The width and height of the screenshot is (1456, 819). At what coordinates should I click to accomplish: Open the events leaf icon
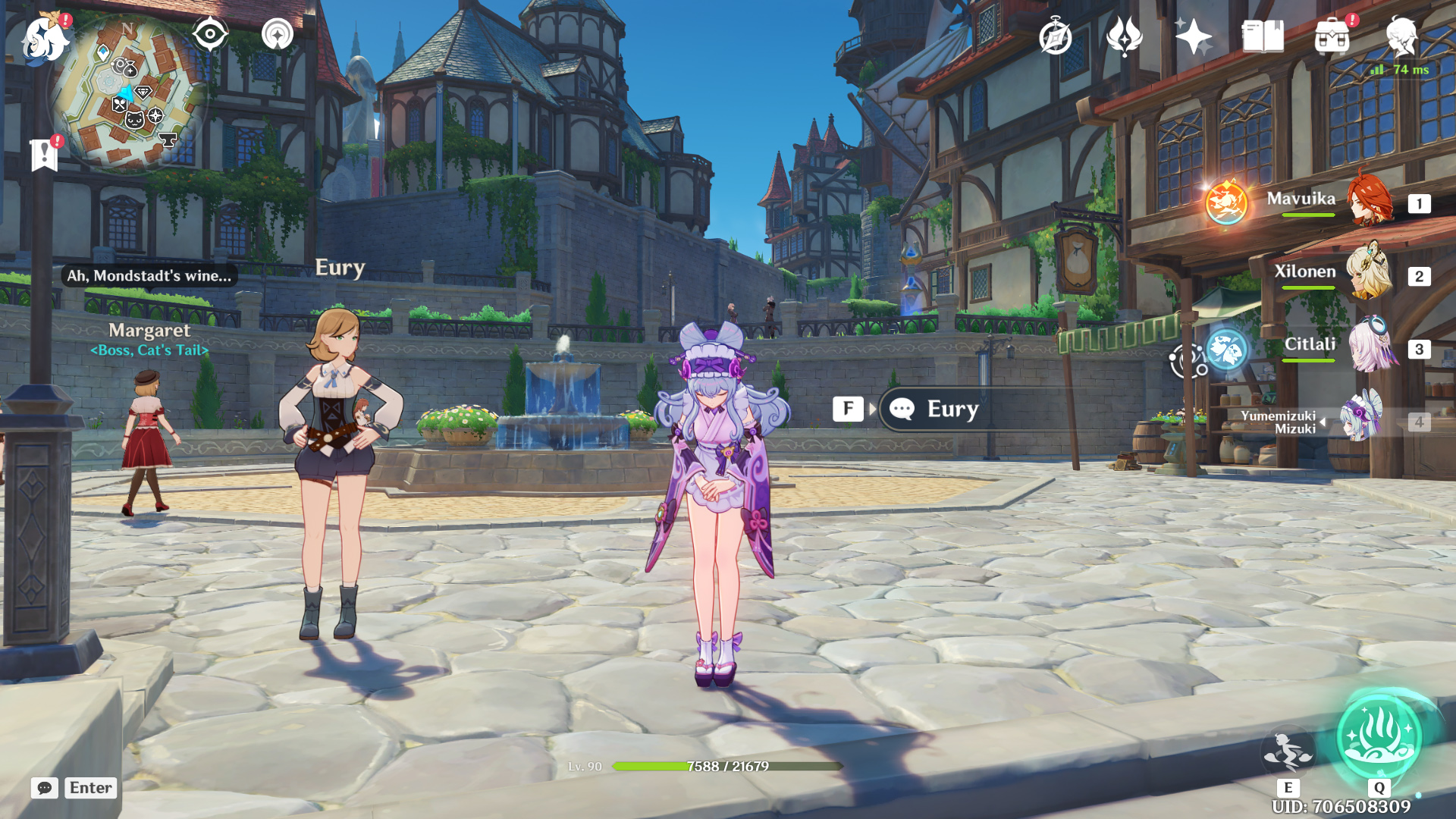pos(1124,36)
